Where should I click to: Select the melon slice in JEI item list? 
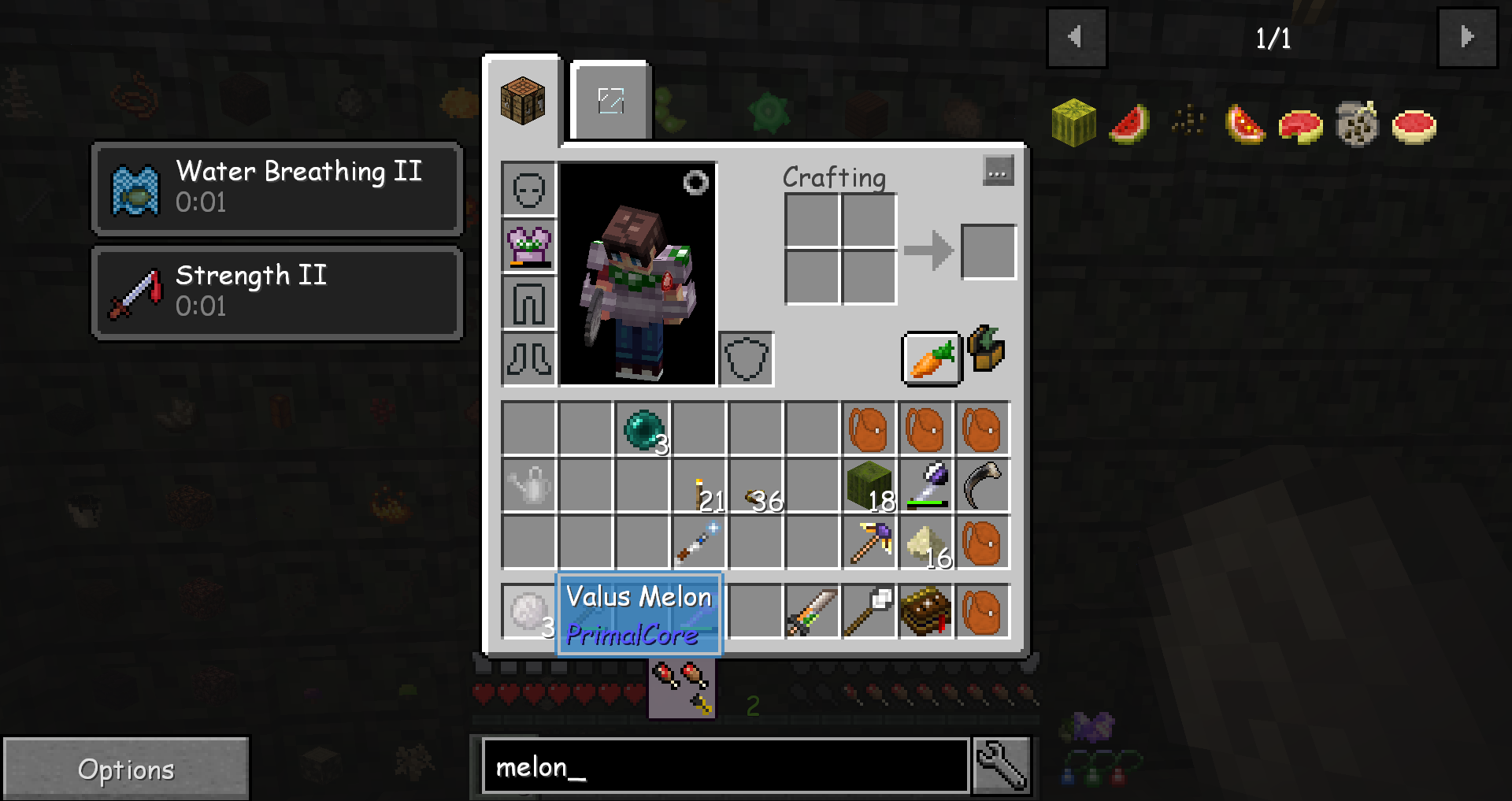click(x=1129, y=123)
